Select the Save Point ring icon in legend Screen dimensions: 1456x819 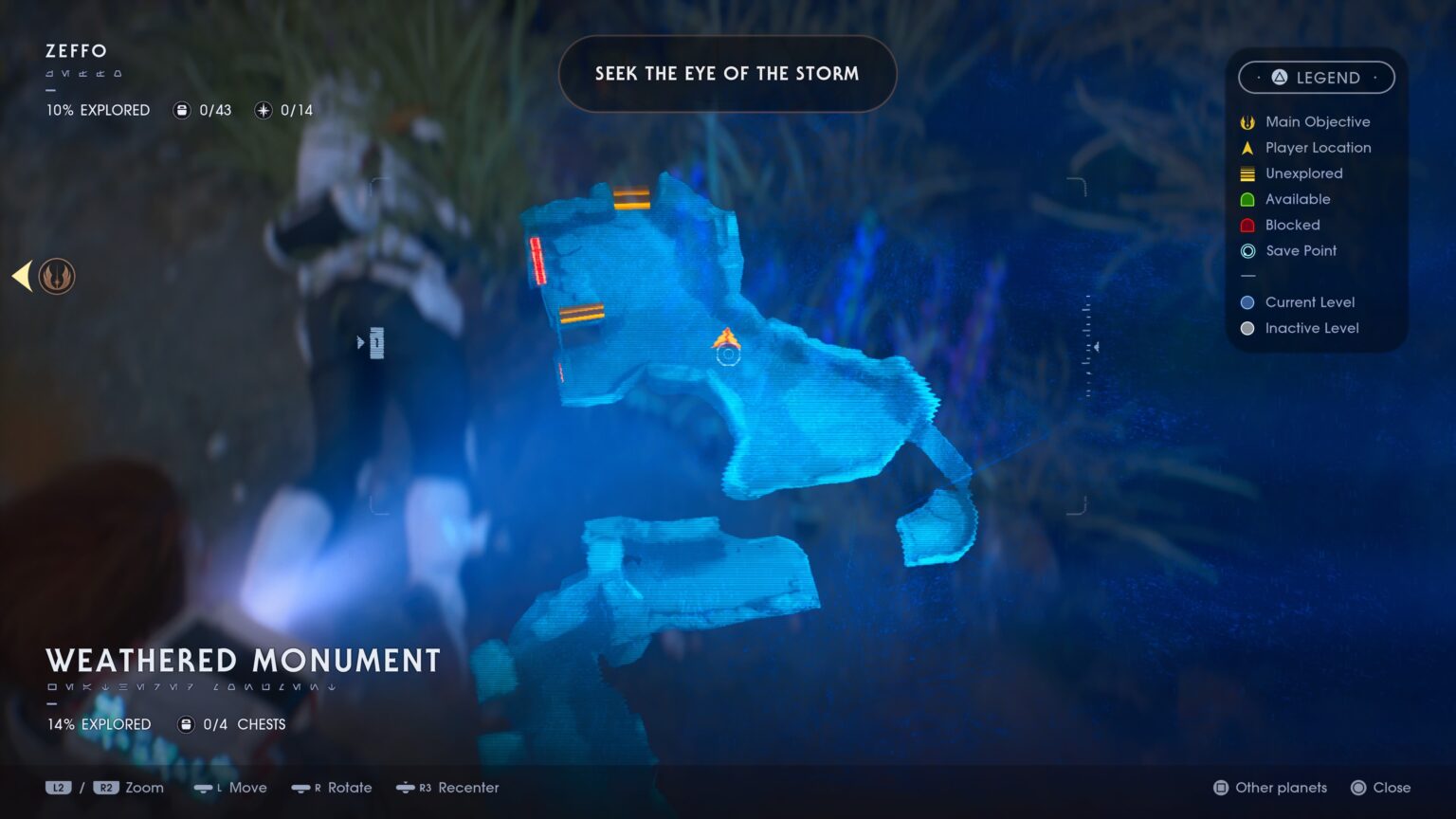point(1247,250)
